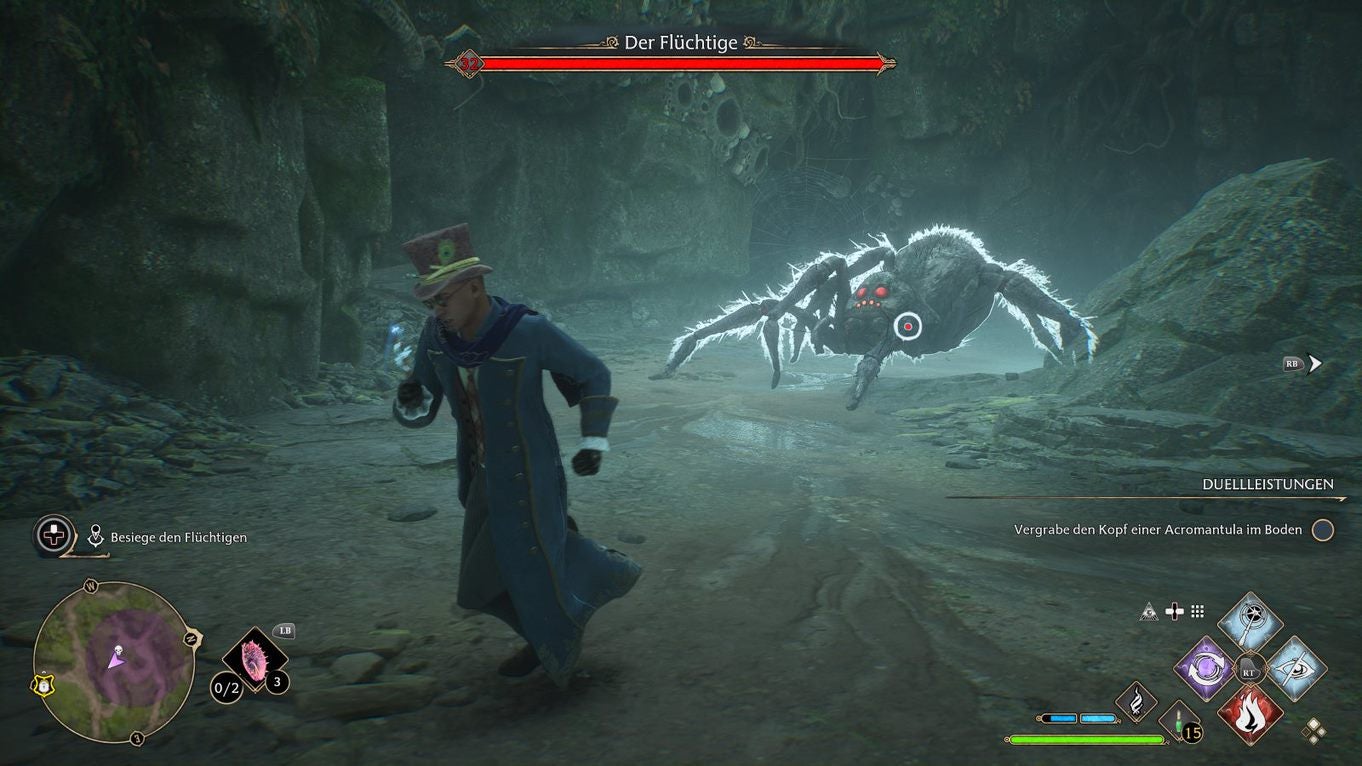Toggle the Acromantula challenge completion circle
The width and height of the screenshot is (1362, 766).
(x=1323, y=530)
